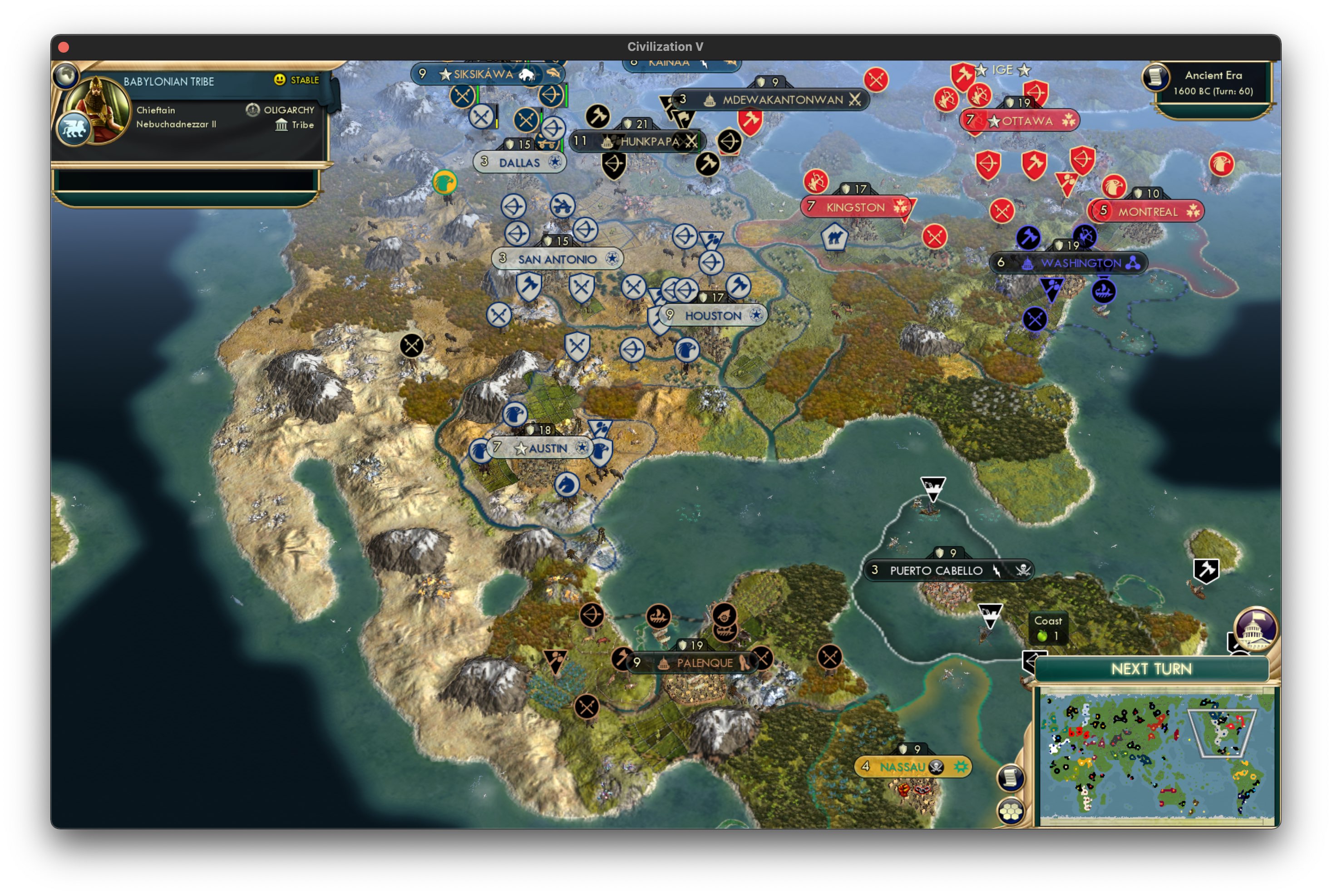Click the globe icon in the top-left corner
The width and height of the screenshot is (1332, 896).
66,75
